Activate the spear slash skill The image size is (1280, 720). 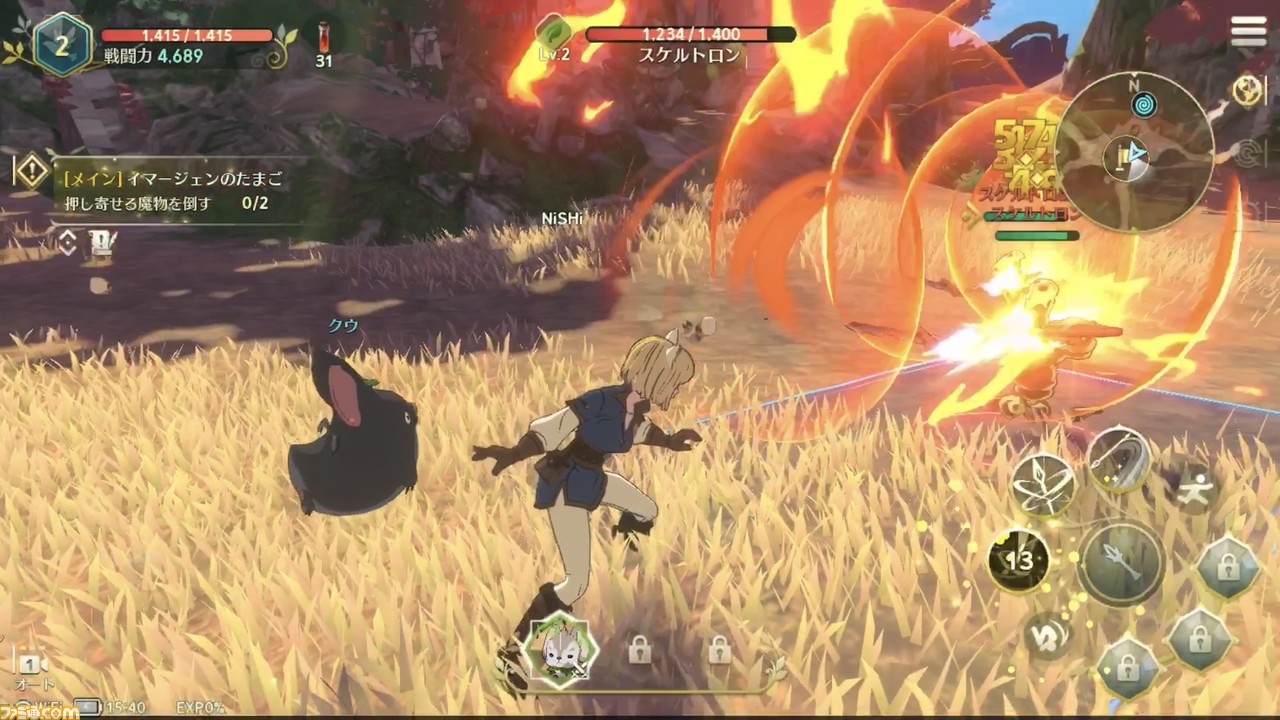point(1118,458)
